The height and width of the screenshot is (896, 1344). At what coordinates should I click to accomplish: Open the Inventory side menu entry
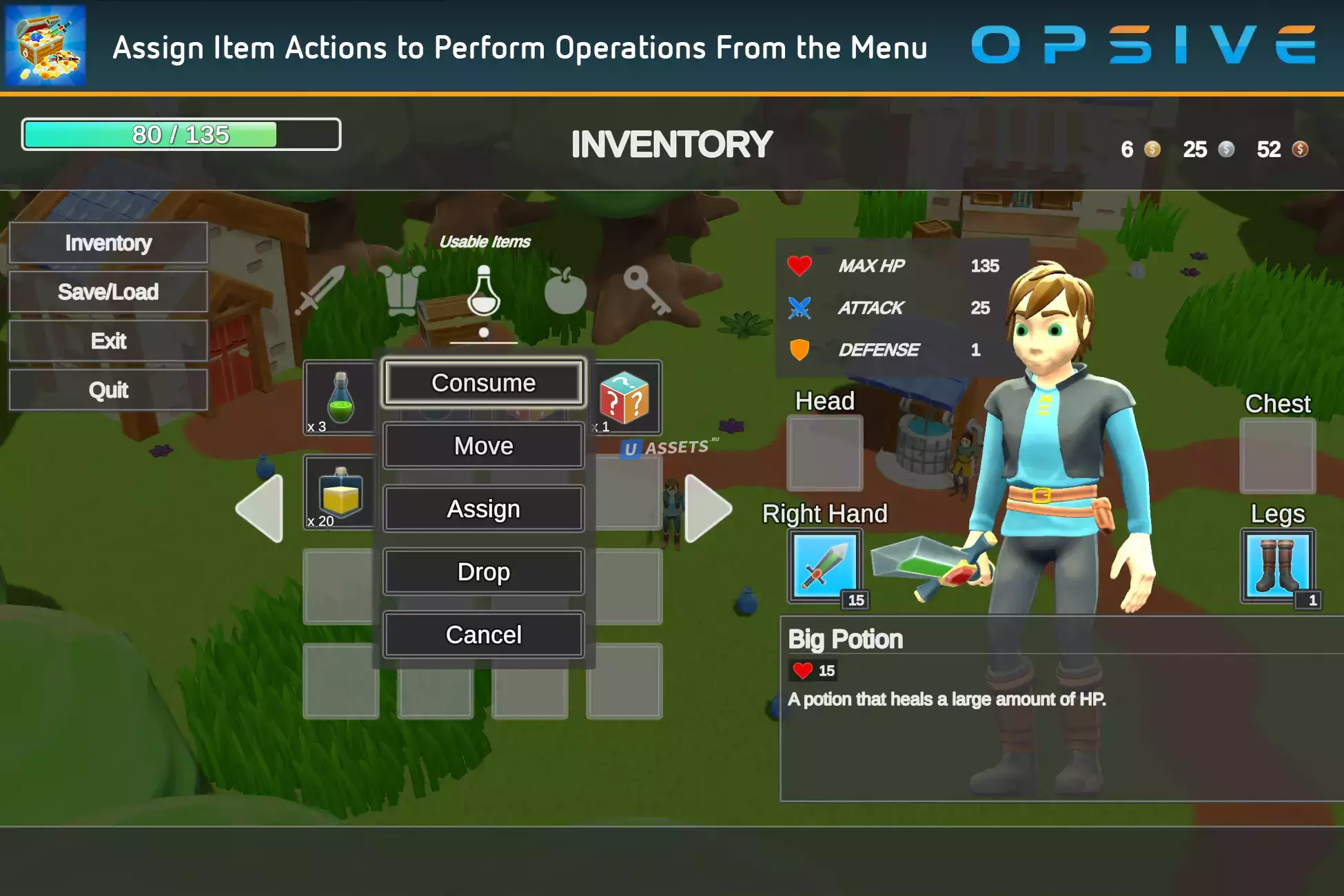coord(108,243)
